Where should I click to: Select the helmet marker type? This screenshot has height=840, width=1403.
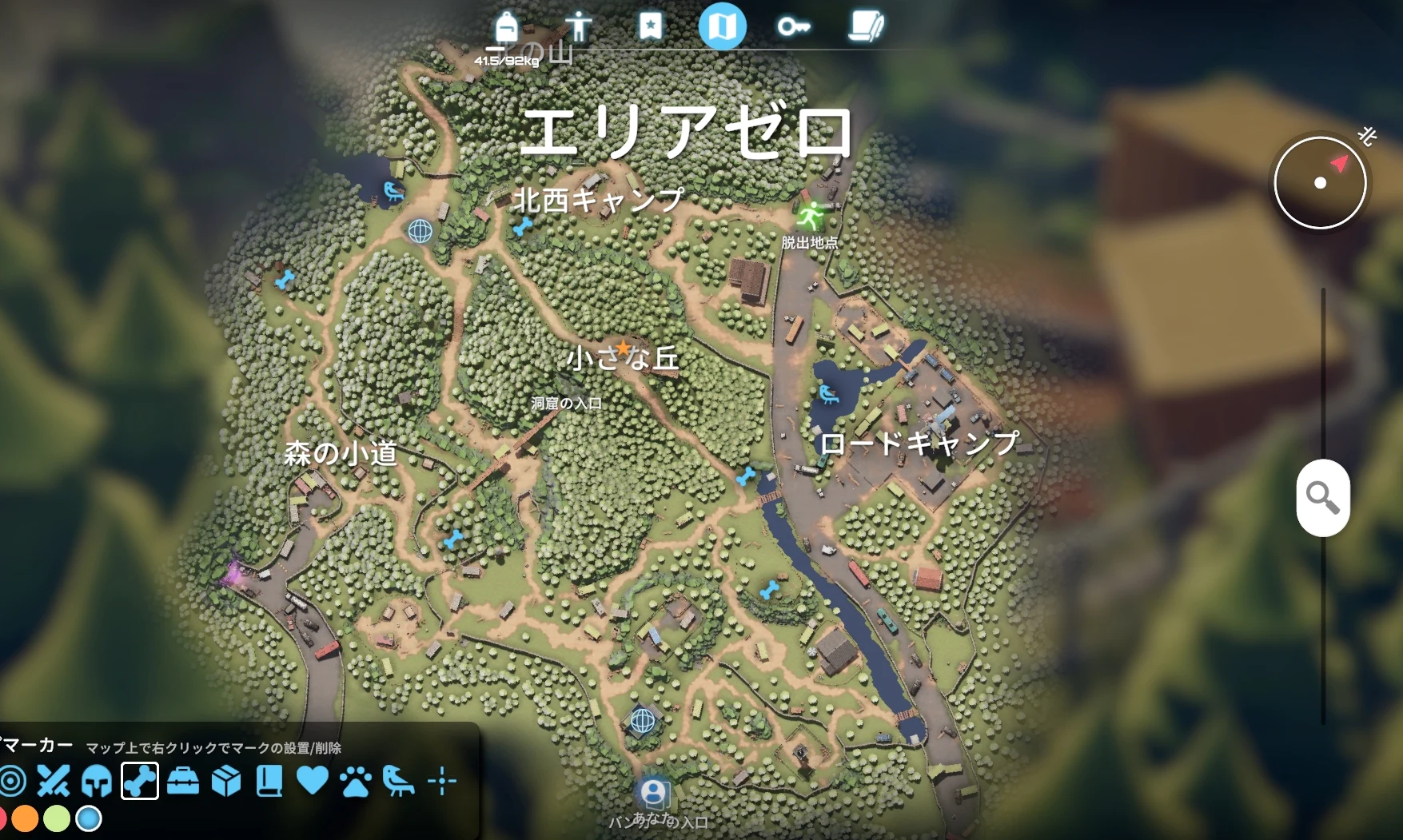pyautogui.click(x=97, y=781)
